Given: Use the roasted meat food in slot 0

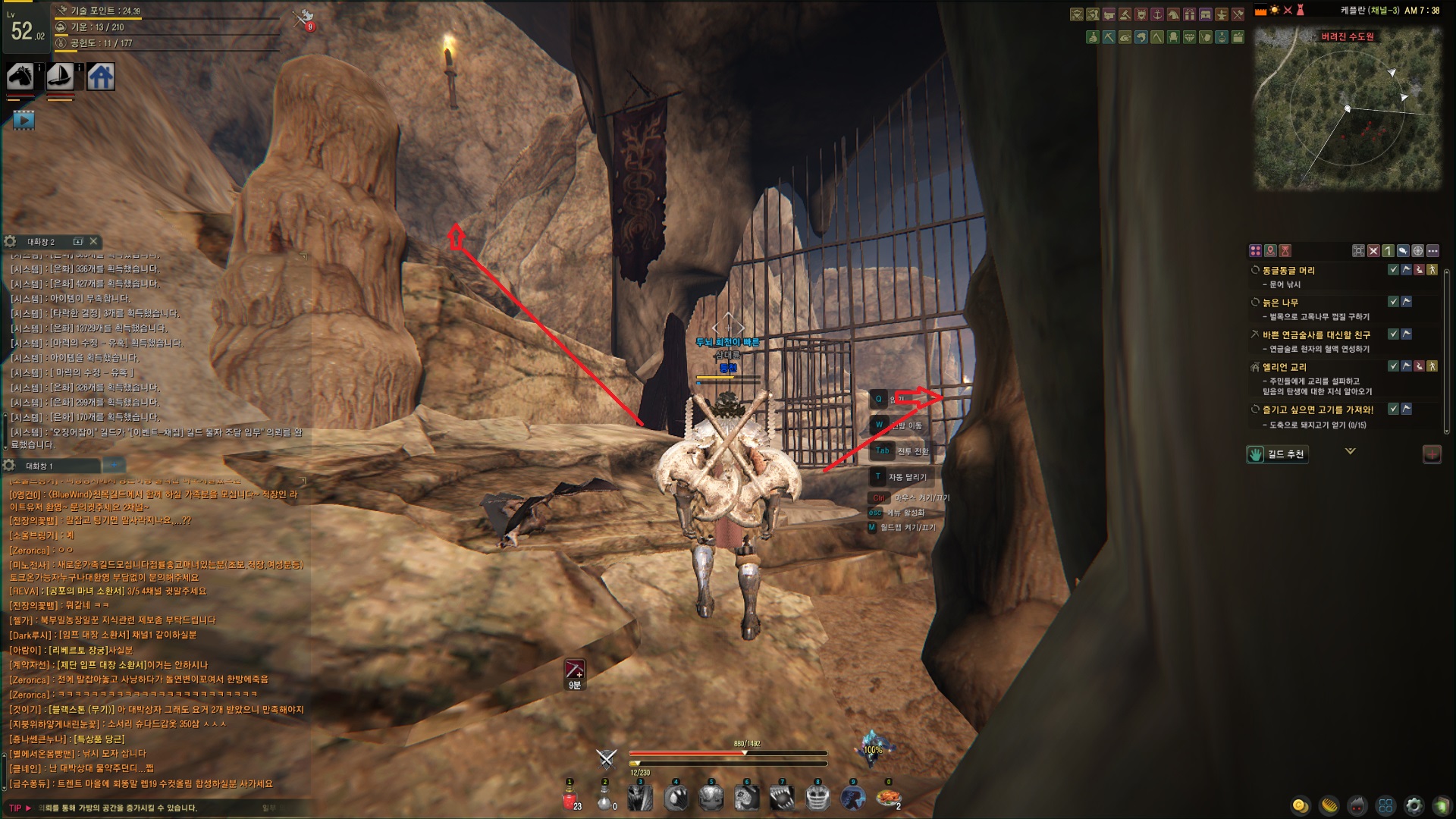Looking at the screenshot, I should pos(887,799).
